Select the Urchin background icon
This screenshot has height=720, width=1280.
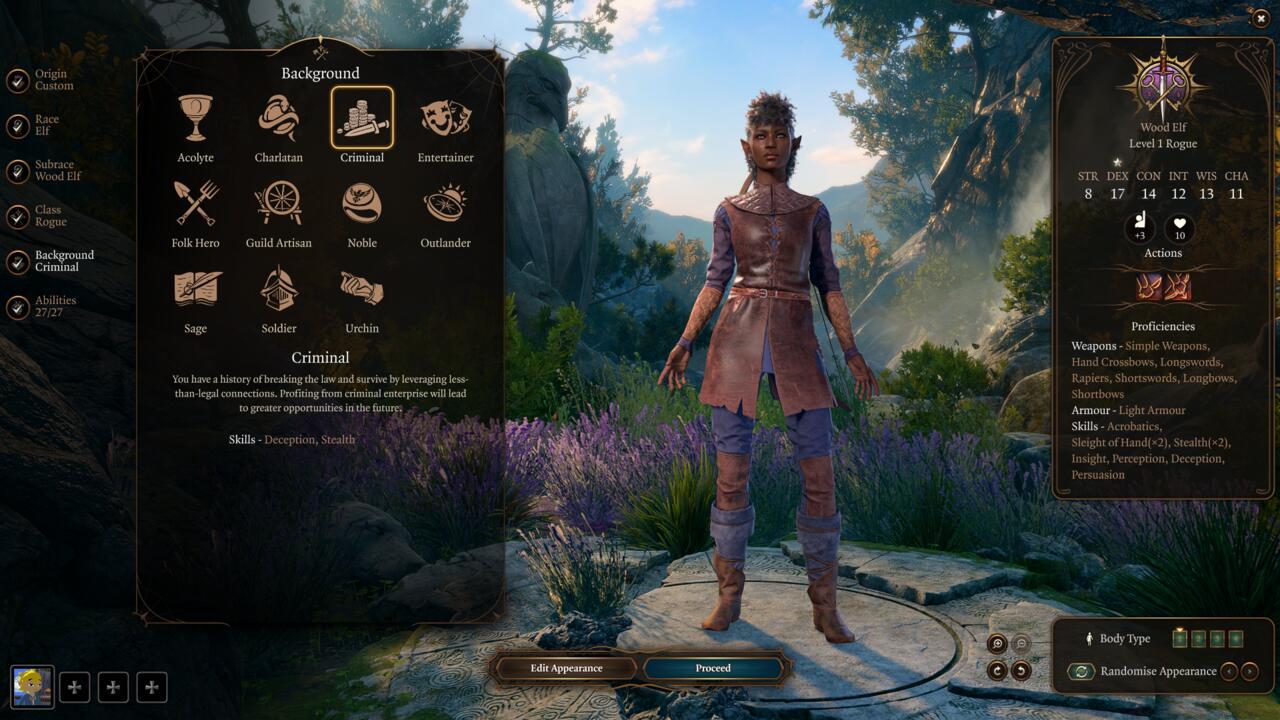coord(361,287)
